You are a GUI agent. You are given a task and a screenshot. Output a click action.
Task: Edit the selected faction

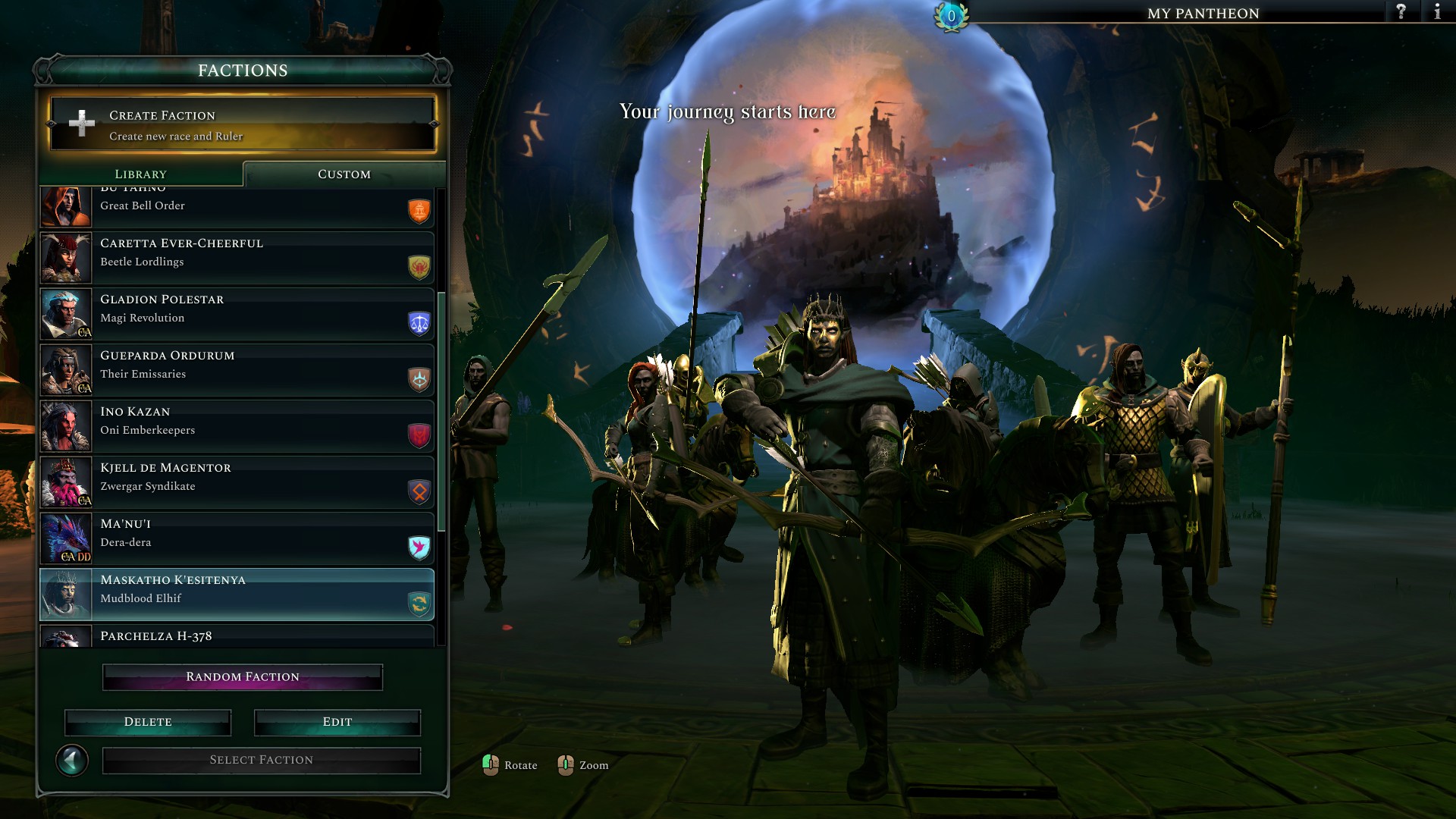pos(337,722)
